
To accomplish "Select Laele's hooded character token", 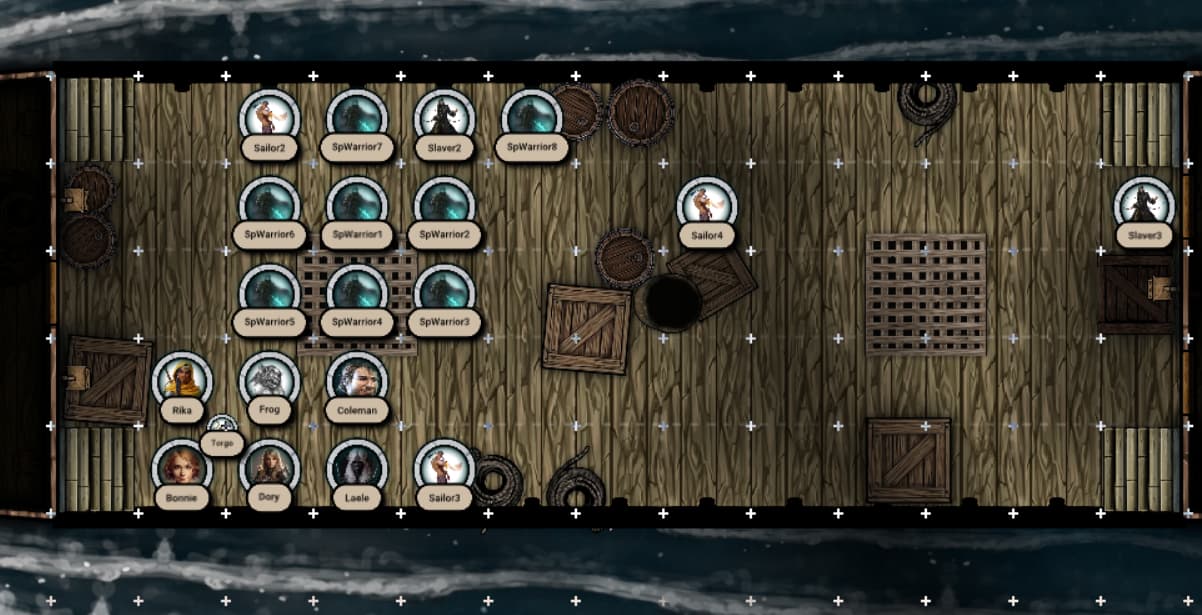I will click(x=357, y=467).
